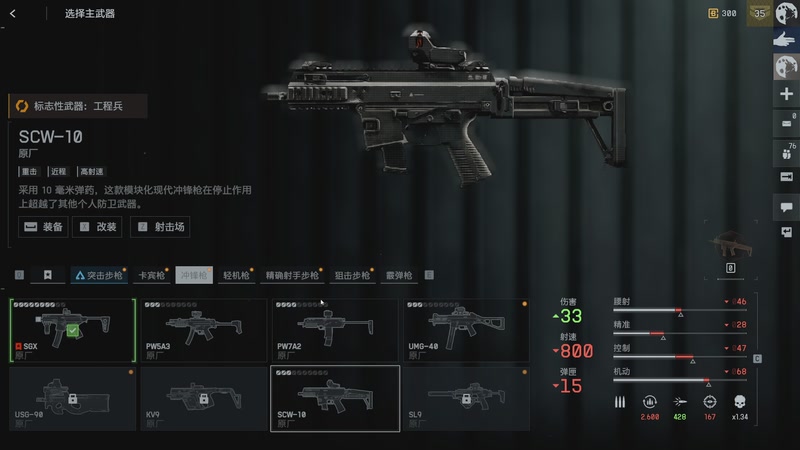Switch to the 狙击步枪 sniper rifle tab

click(352, 275)
